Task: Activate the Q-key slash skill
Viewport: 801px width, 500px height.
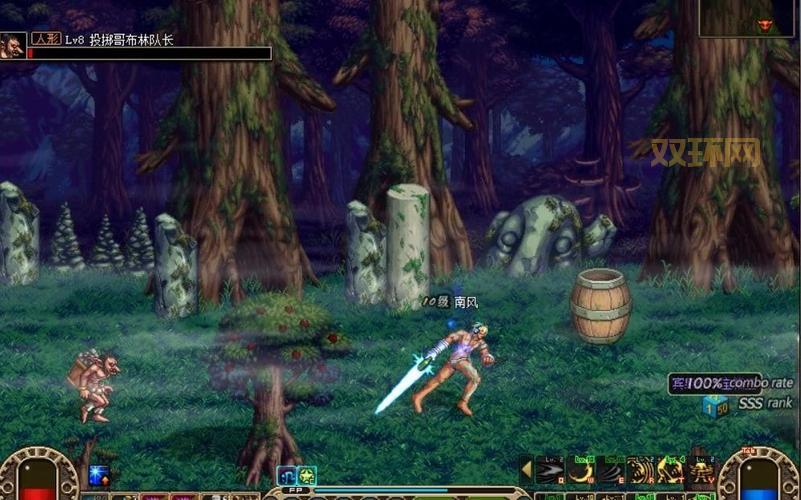Action: (550, 470)
